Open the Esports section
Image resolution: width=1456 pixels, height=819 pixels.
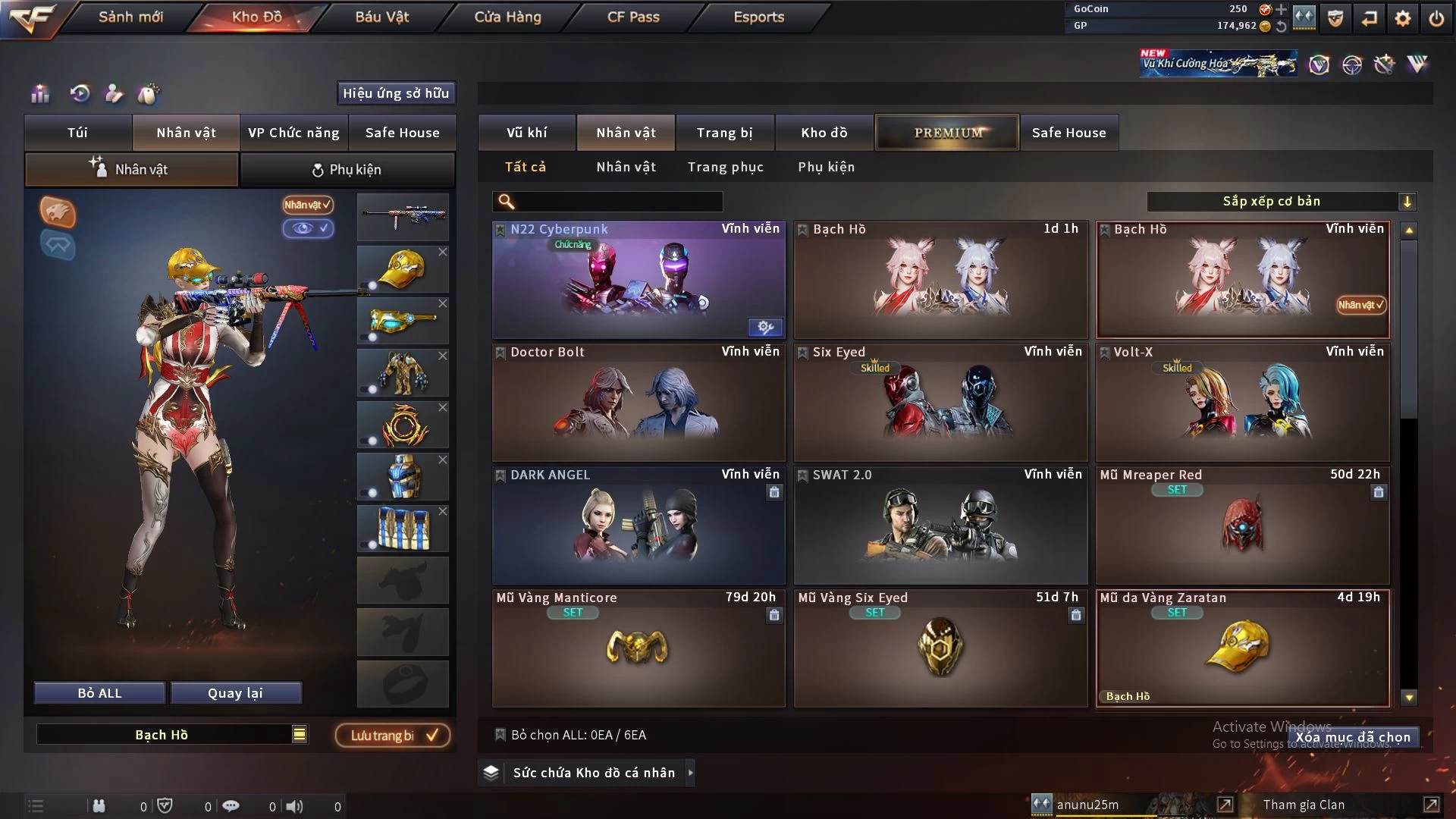pos(758,17)
